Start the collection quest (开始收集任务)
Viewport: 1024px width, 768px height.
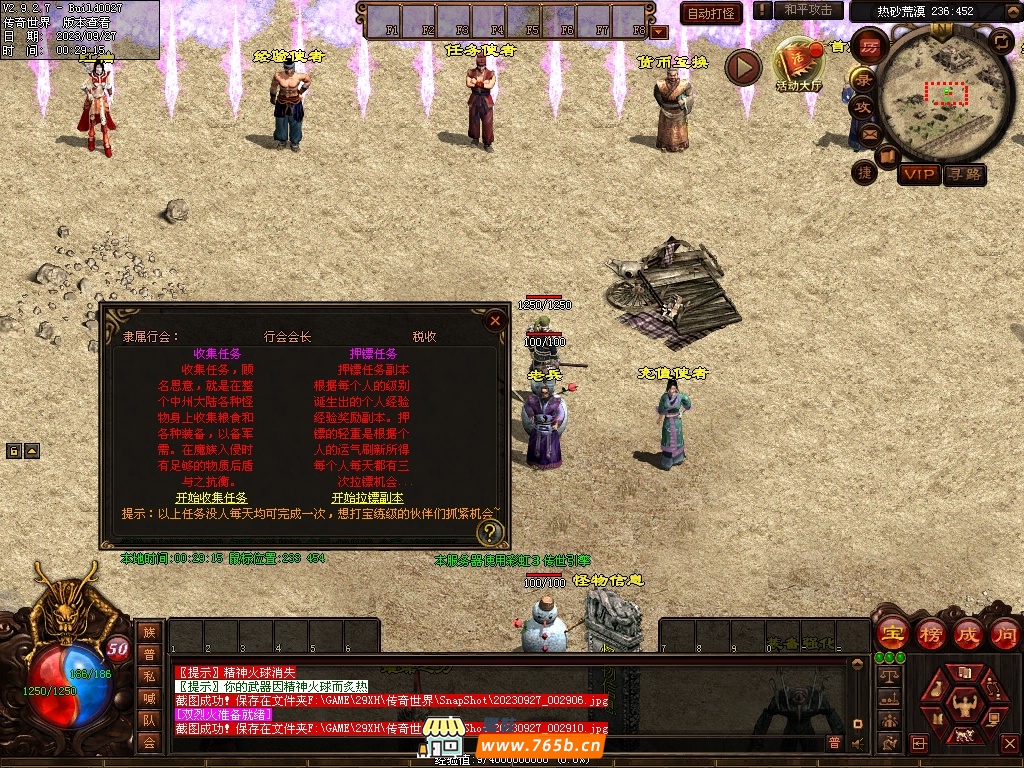tap(211, 497)
